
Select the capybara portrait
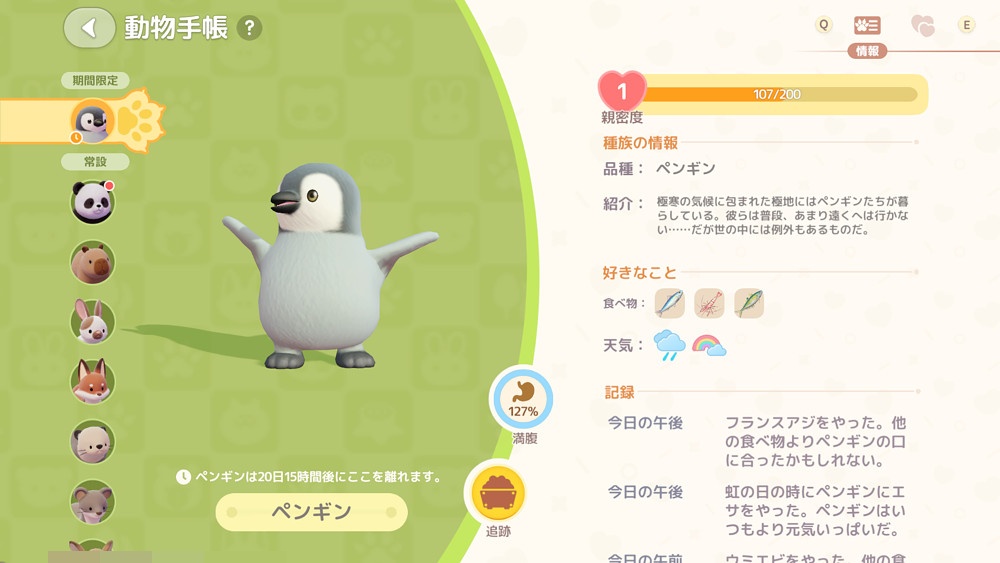93,262
